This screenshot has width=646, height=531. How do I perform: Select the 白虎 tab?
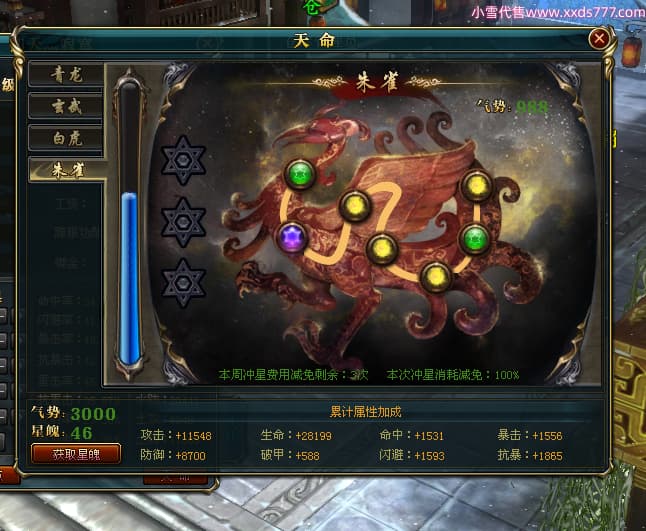(66, 138)
